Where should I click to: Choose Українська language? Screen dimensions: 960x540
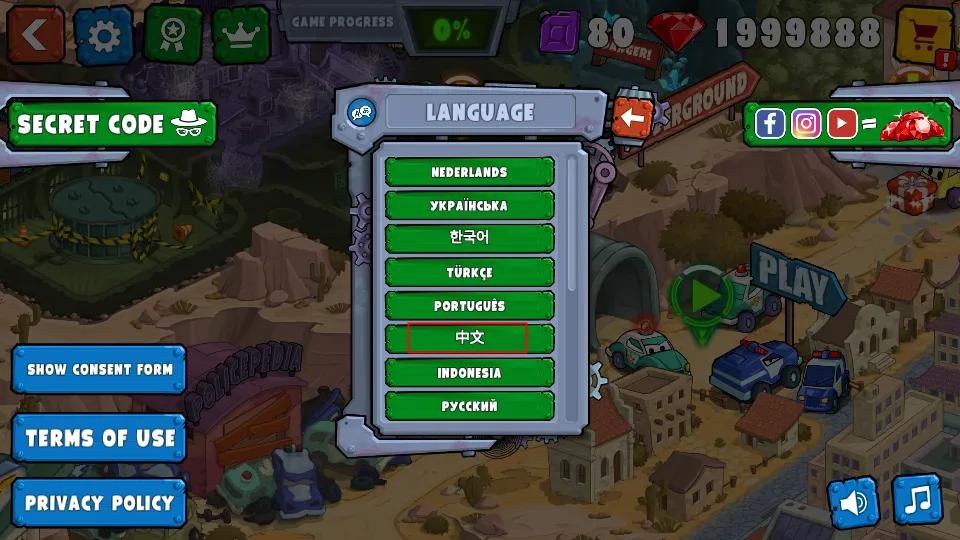pyautogui.click(x=469, y=205)
